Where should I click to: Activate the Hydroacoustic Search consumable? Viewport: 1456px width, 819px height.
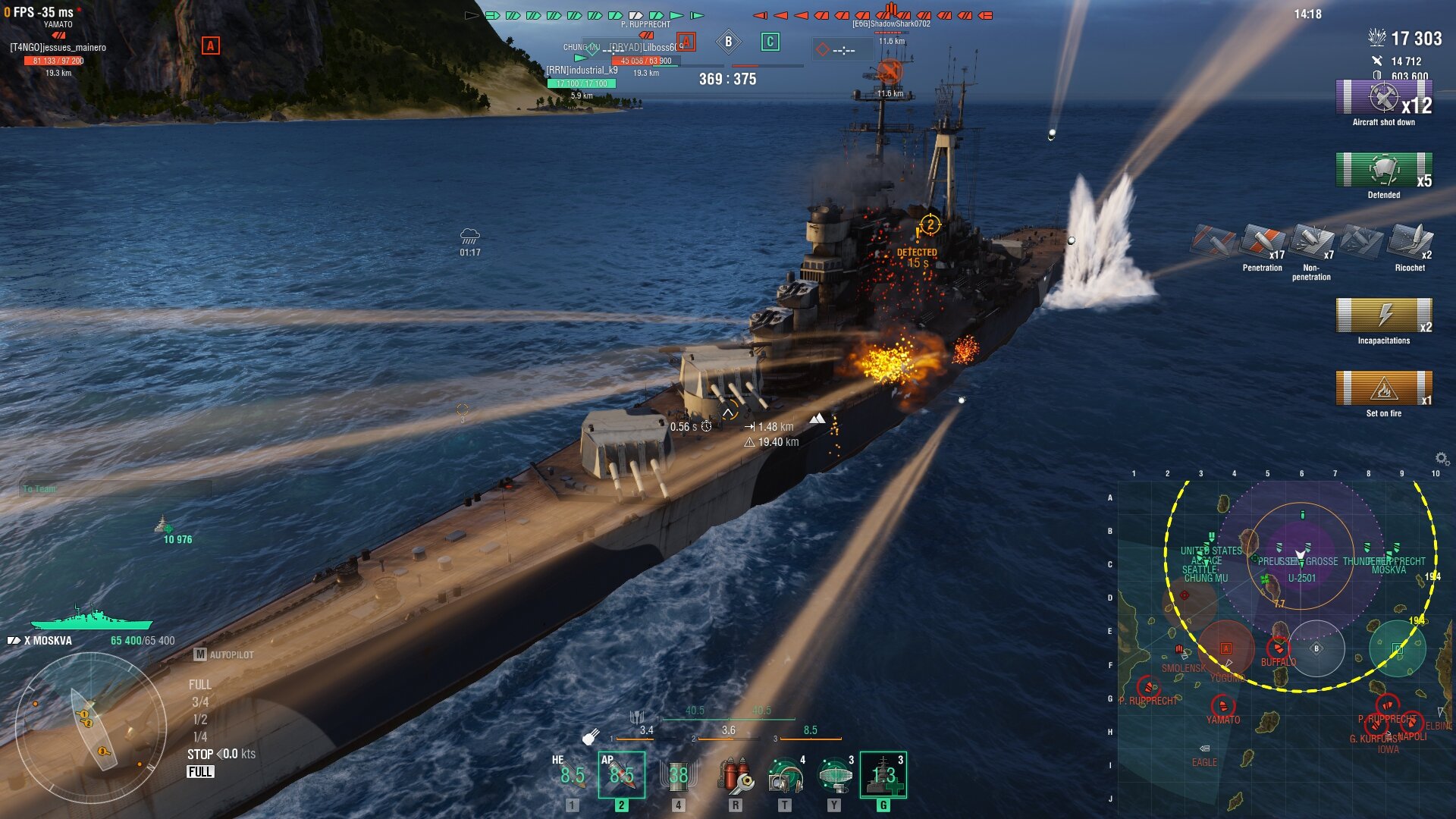[786, 775]
